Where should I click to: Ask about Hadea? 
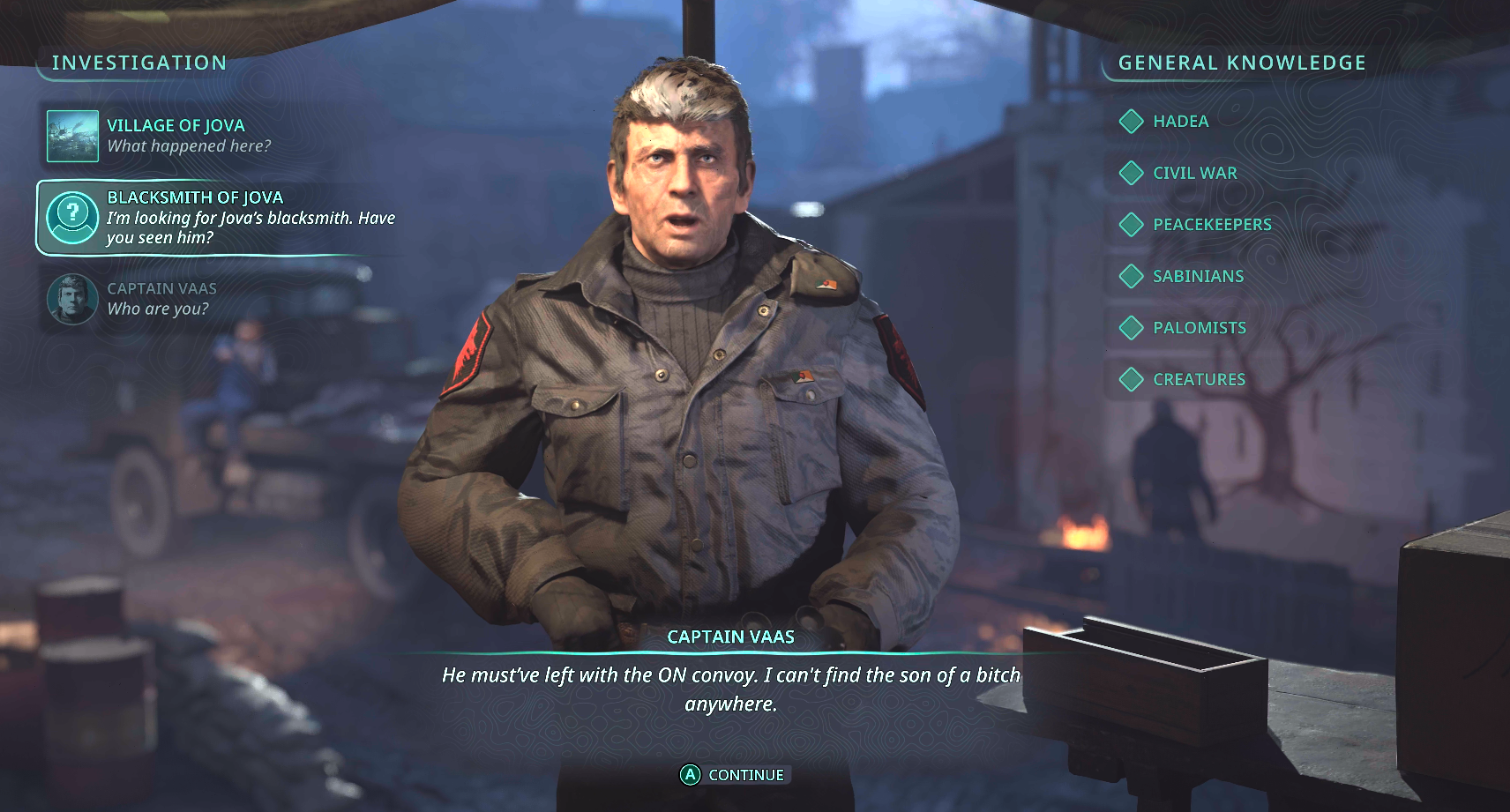pos(1180,122)
